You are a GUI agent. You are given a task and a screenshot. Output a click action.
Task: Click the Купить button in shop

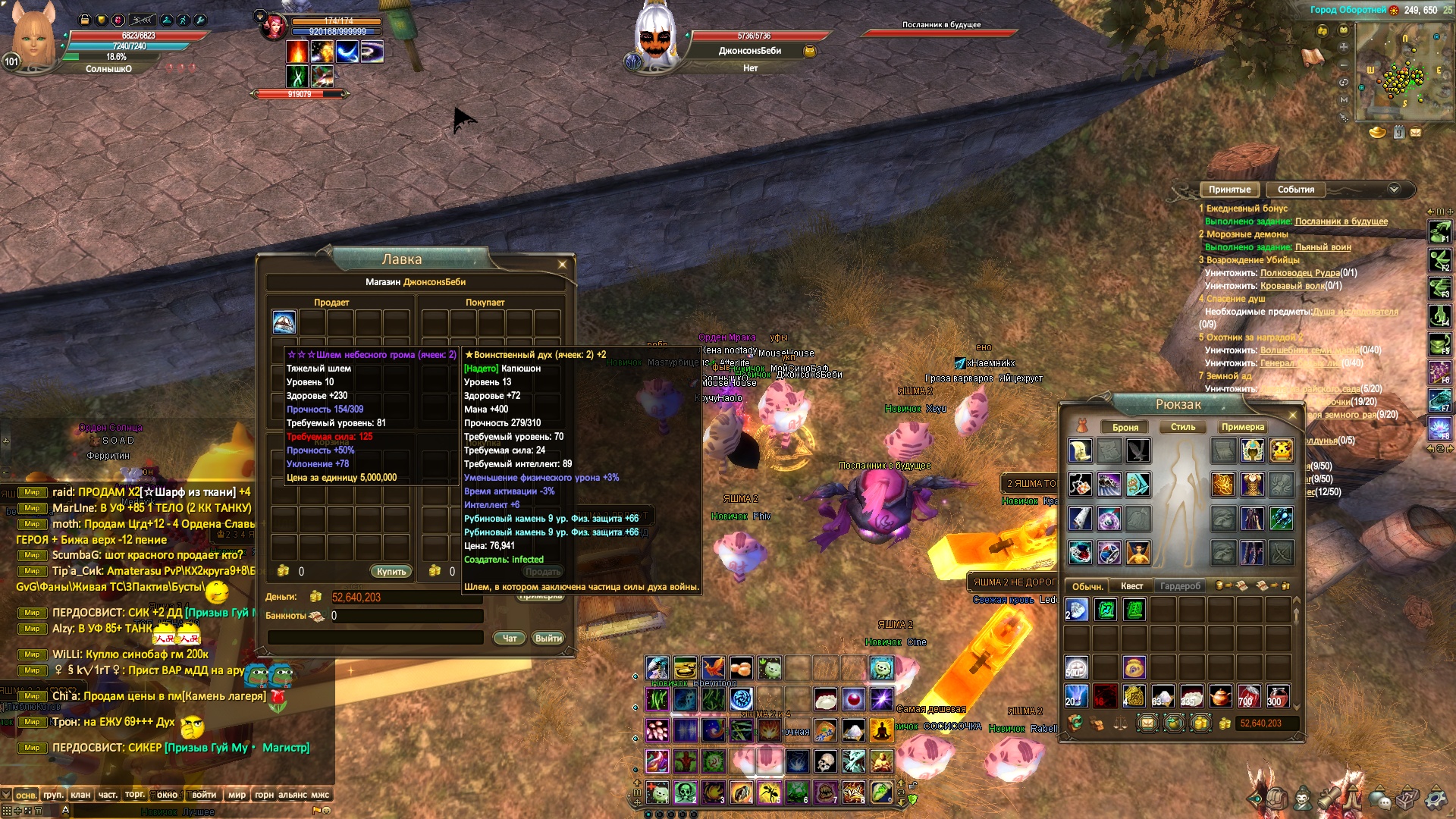tap(391, 572)
